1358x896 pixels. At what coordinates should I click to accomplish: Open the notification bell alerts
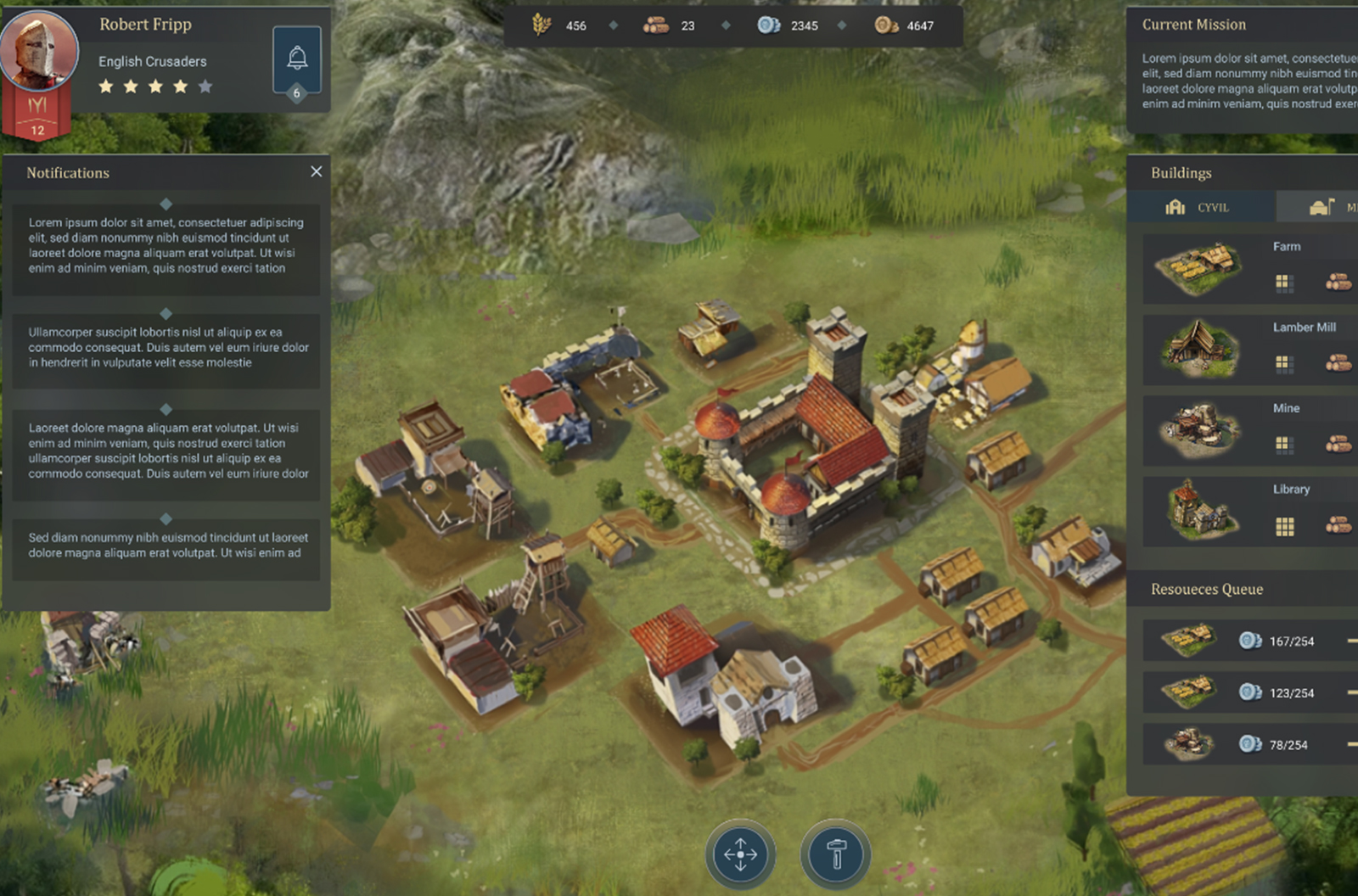coord(296,59)
